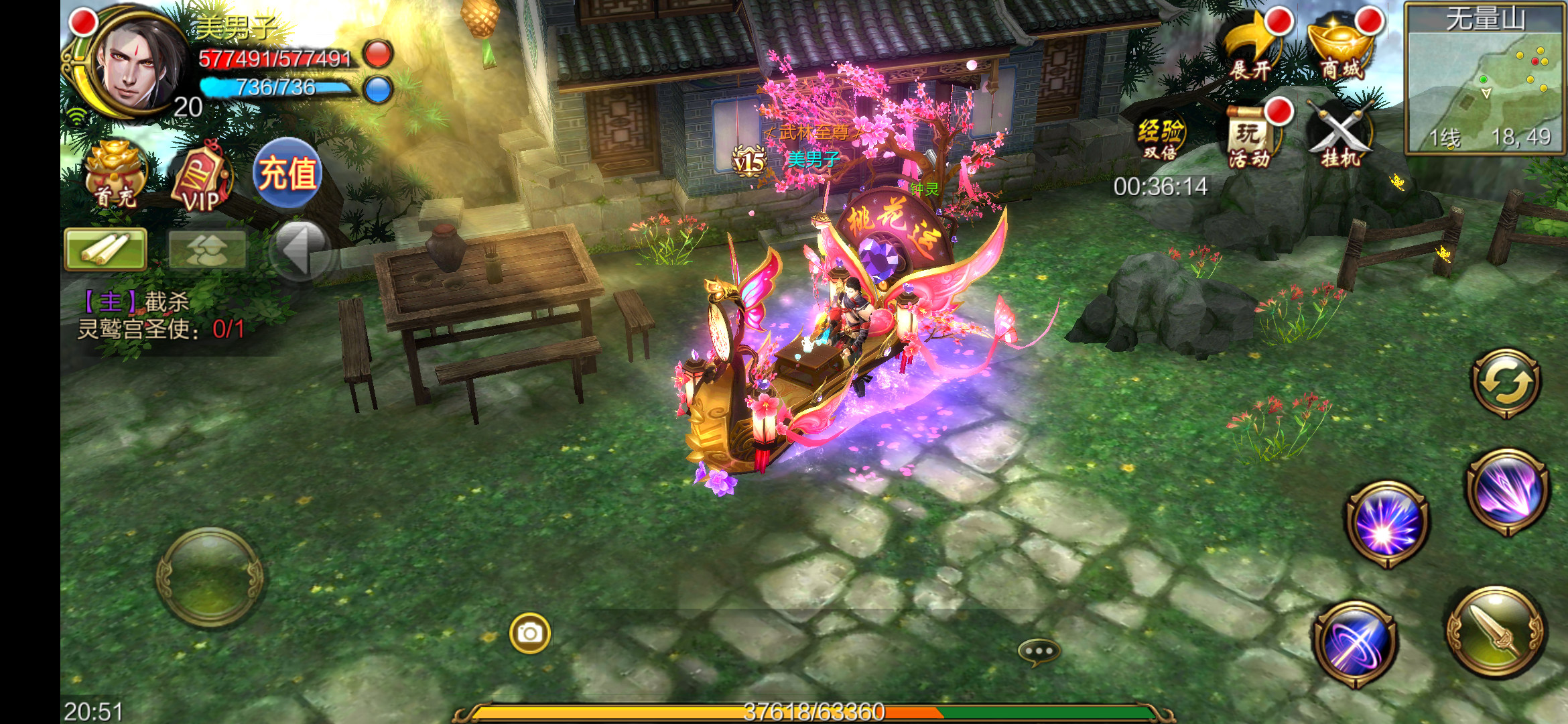Select the scroll quest tab
Screen dimensions: 1568x724
coord(106,249)
